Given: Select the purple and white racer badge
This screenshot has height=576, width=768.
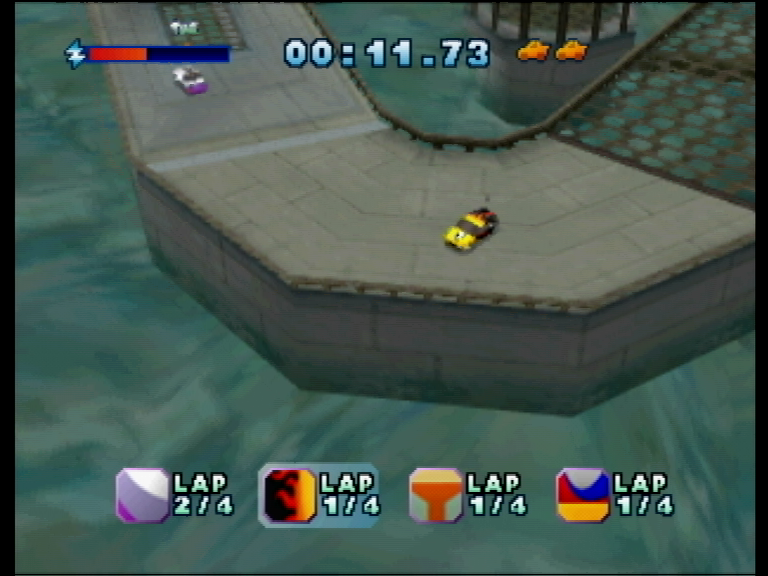Looking at the screenshot, I should click(142, 495).
